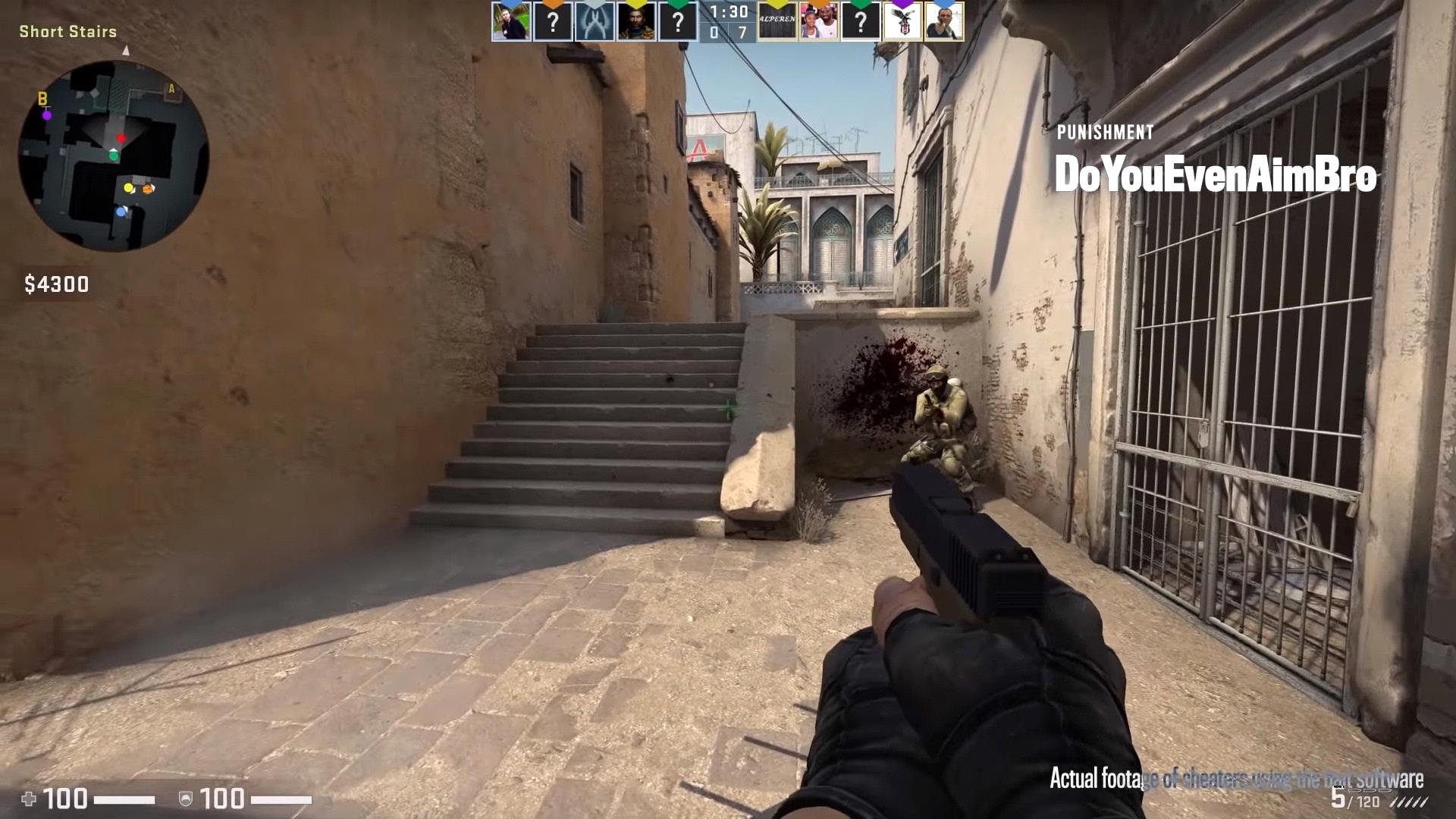
Task: Click the Short Stairs location label
Action: 67,32
